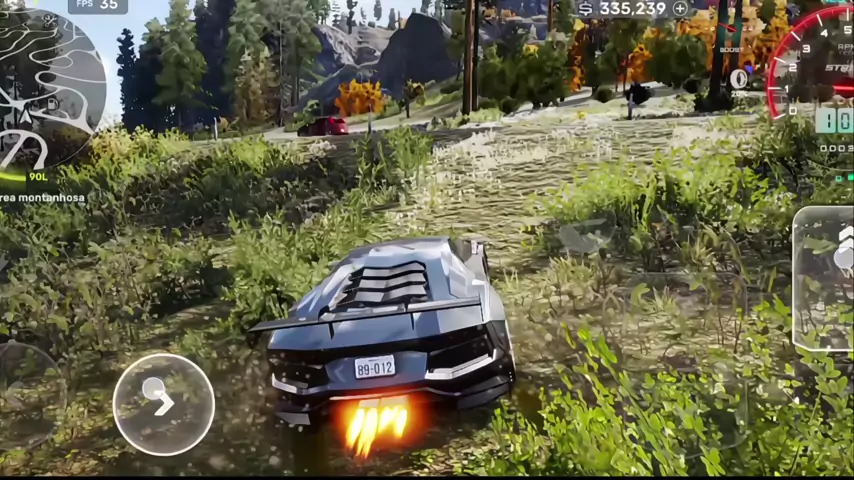This screenshot has width=854, height=480.
Task: Activate the boost icon
Action: 739,78
